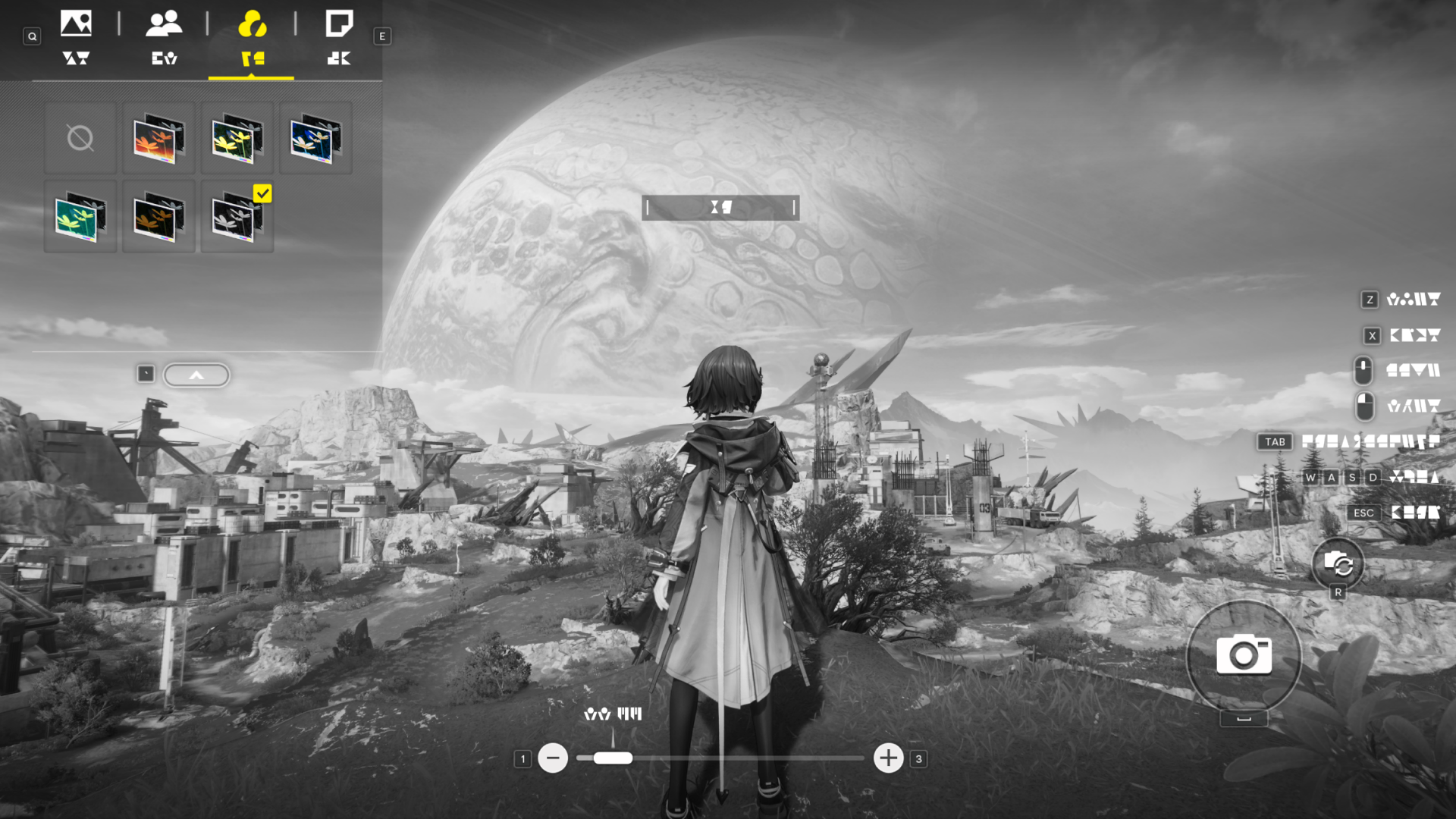Collapse the filter panel with up arrow
The width and height of the screenshot is (1456, 819).
click(x=196, y=375)
